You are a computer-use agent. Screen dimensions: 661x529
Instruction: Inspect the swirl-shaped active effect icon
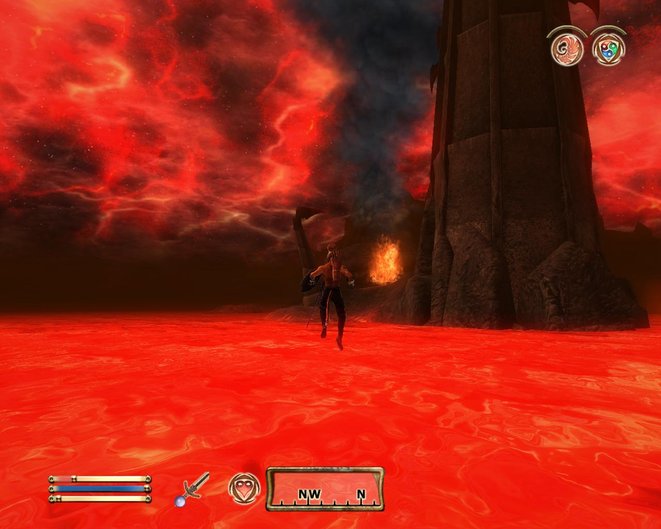coord(569,49)
